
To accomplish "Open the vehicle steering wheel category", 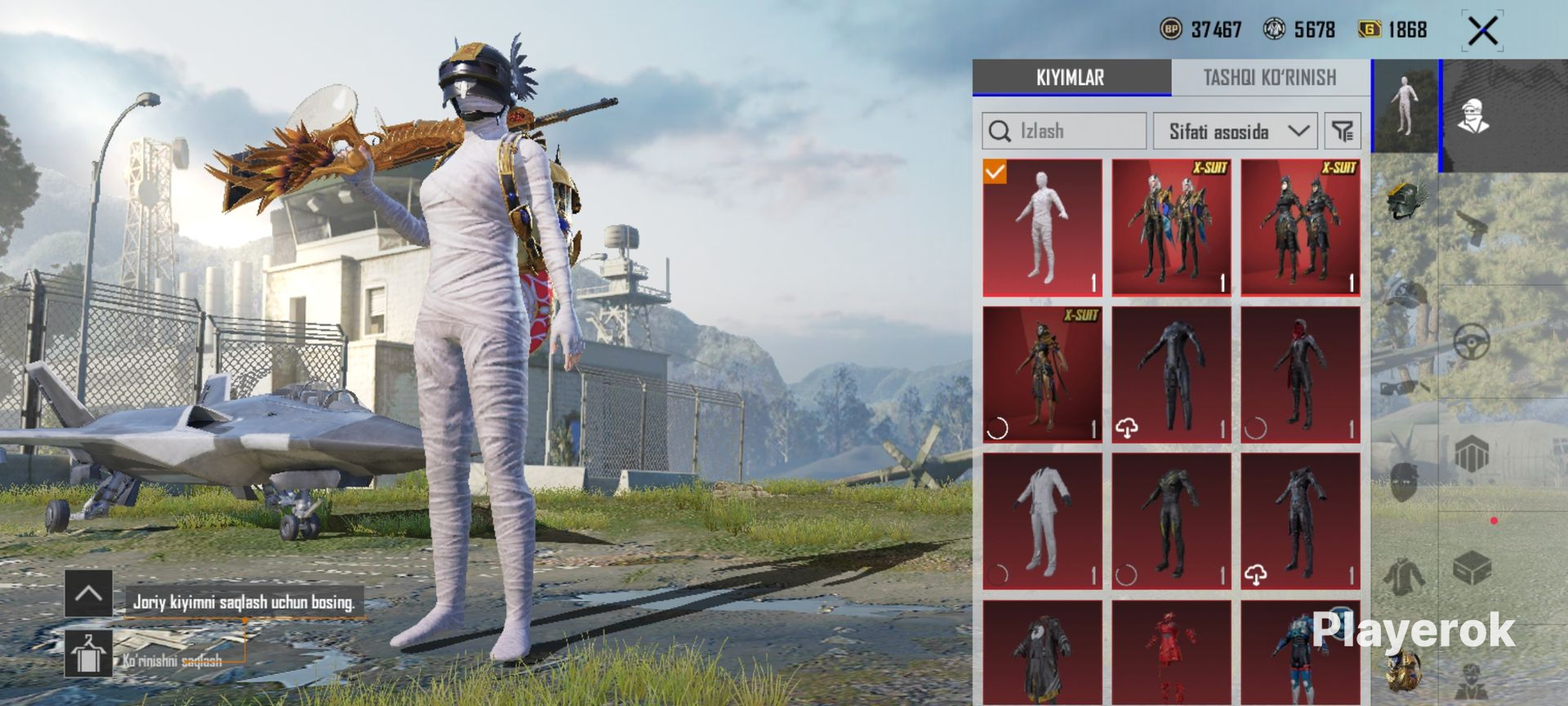I will click(x=1472, y=342).
